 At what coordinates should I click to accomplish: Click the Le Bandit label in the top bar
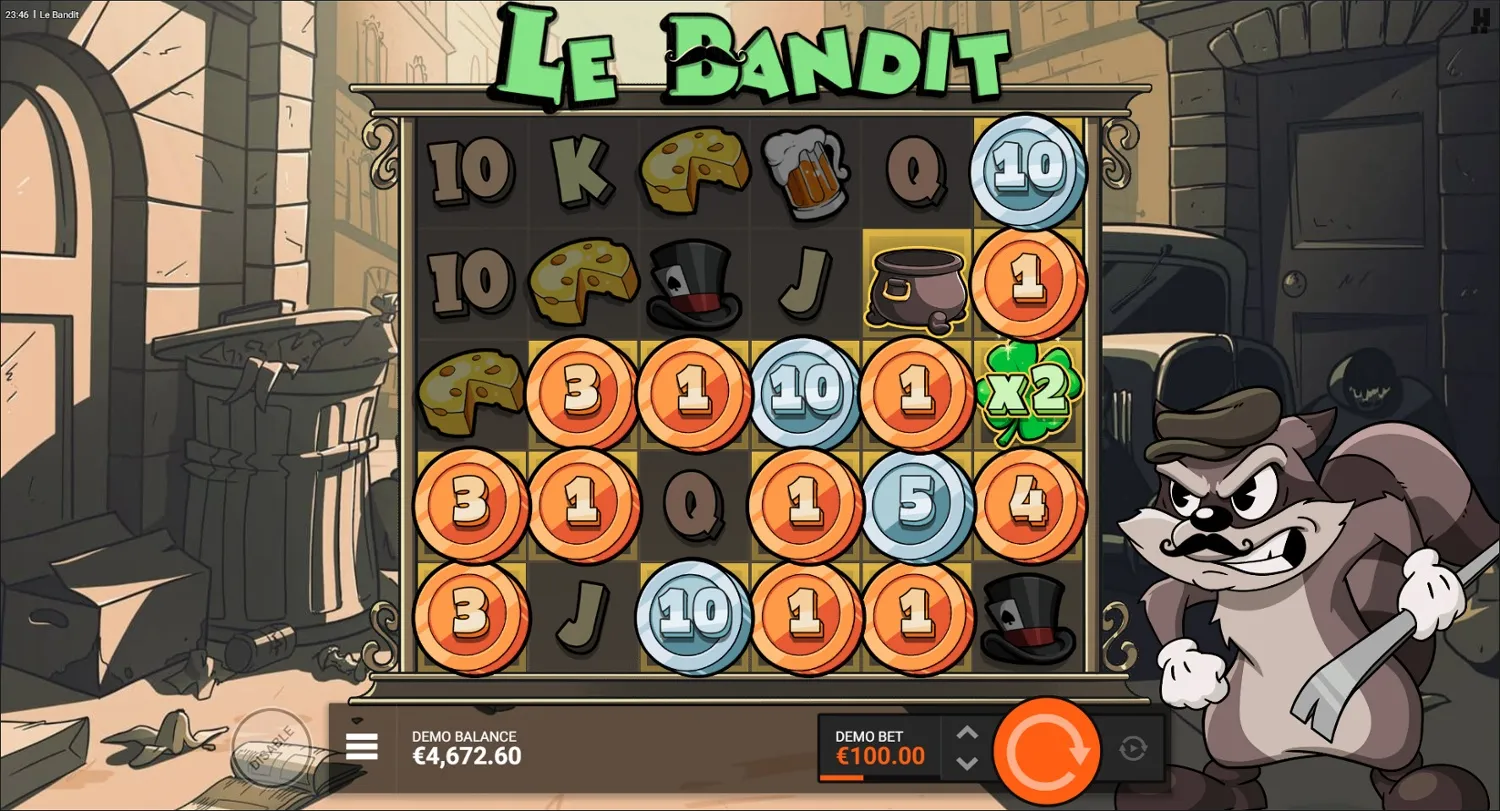pyautogui.click(x=60, y=15)
